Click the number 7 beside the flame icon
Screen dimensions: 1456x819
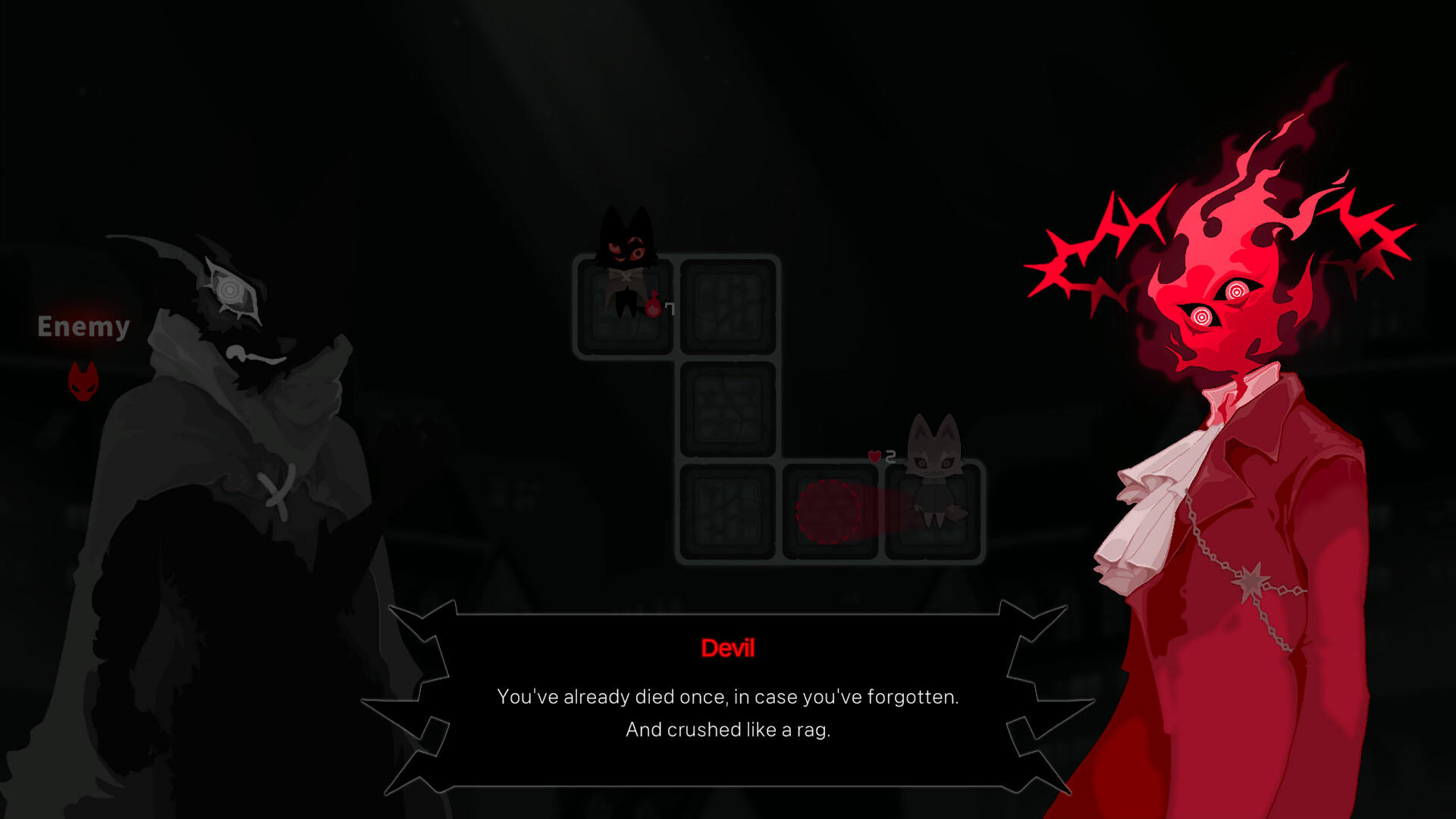point(670,309)
